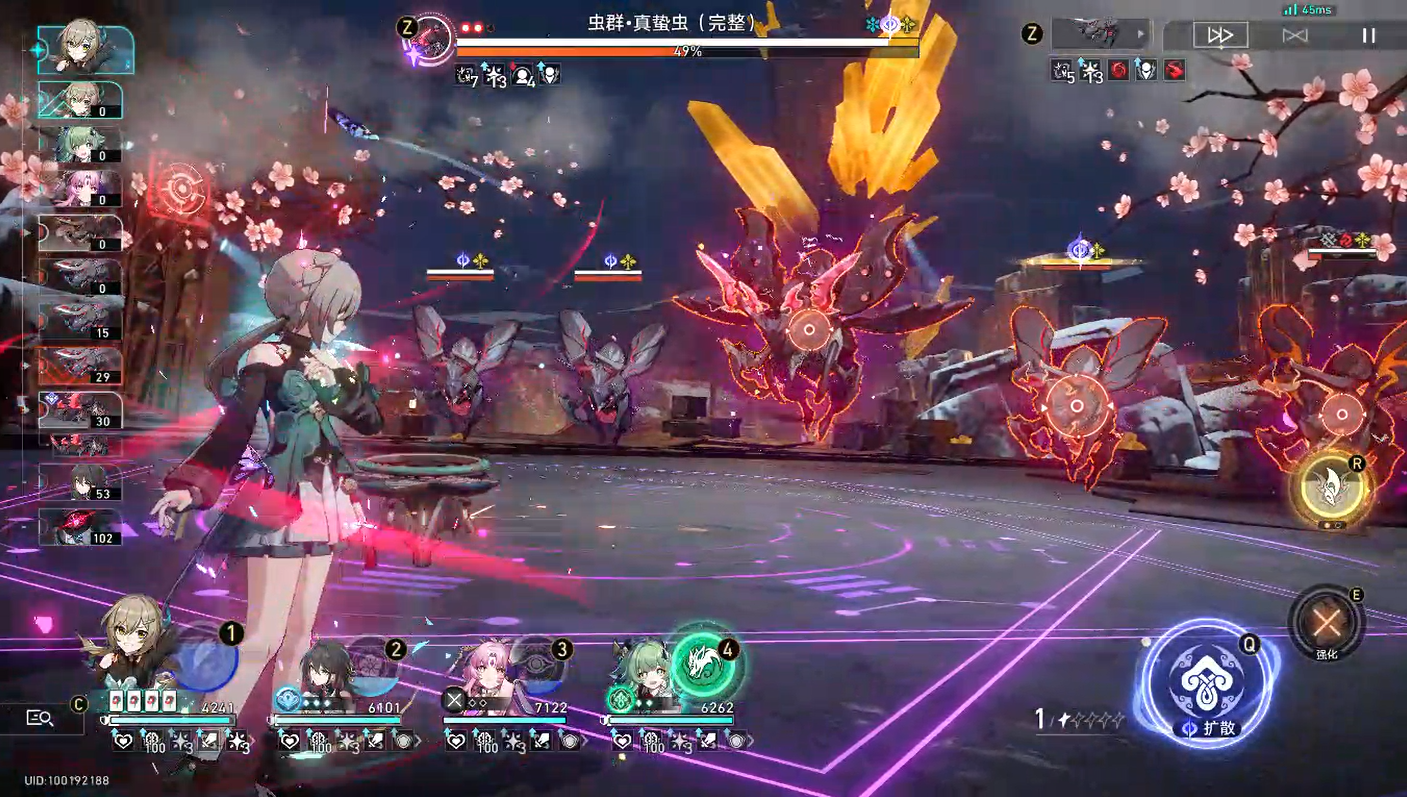Toggle auto-battle mode
The width and height of the screenshot is (1407, 797).
tap(1295, 35)
